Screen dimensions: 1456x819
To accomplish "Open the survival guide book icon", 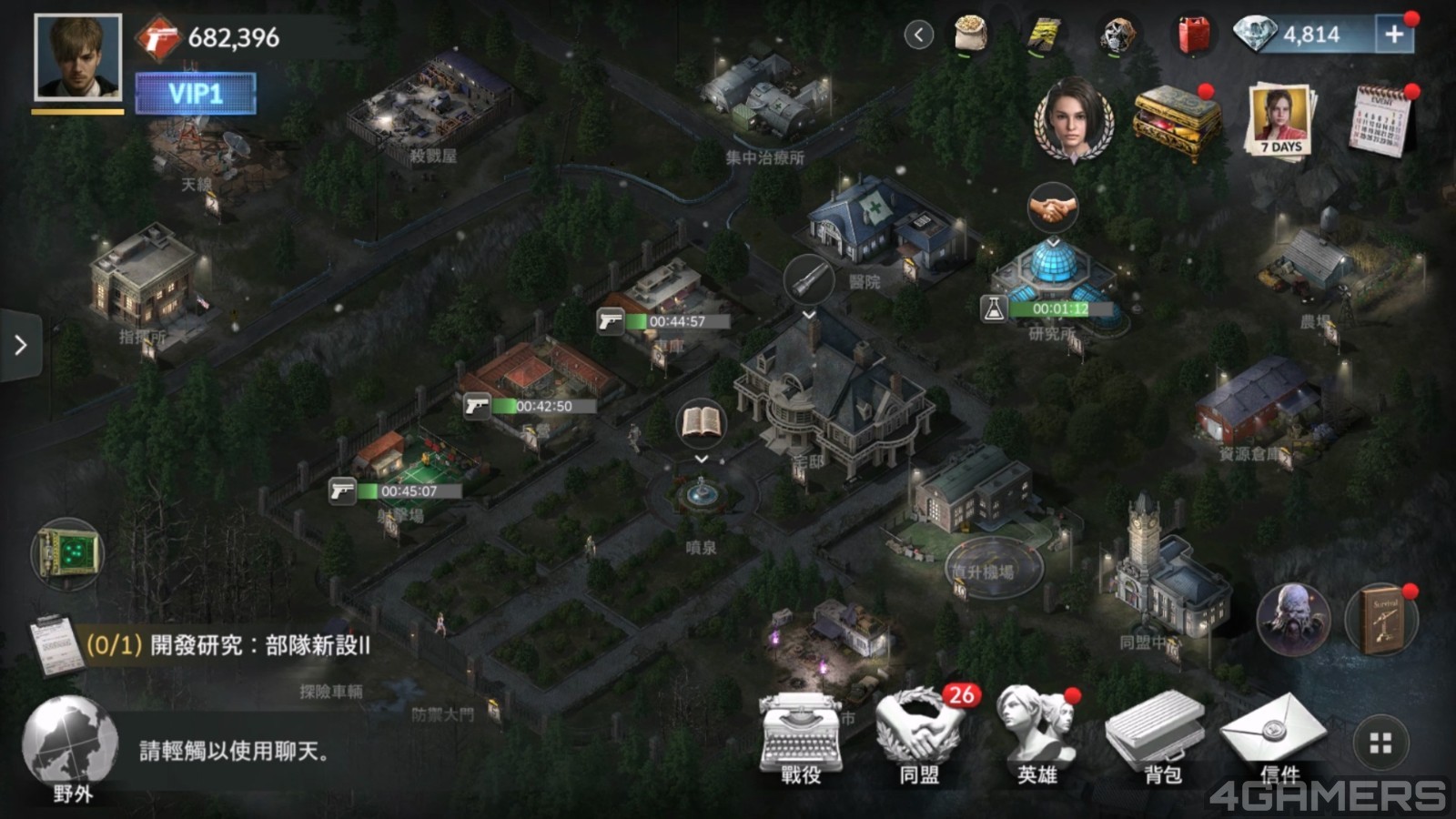I will click(x=1383, y=619).
